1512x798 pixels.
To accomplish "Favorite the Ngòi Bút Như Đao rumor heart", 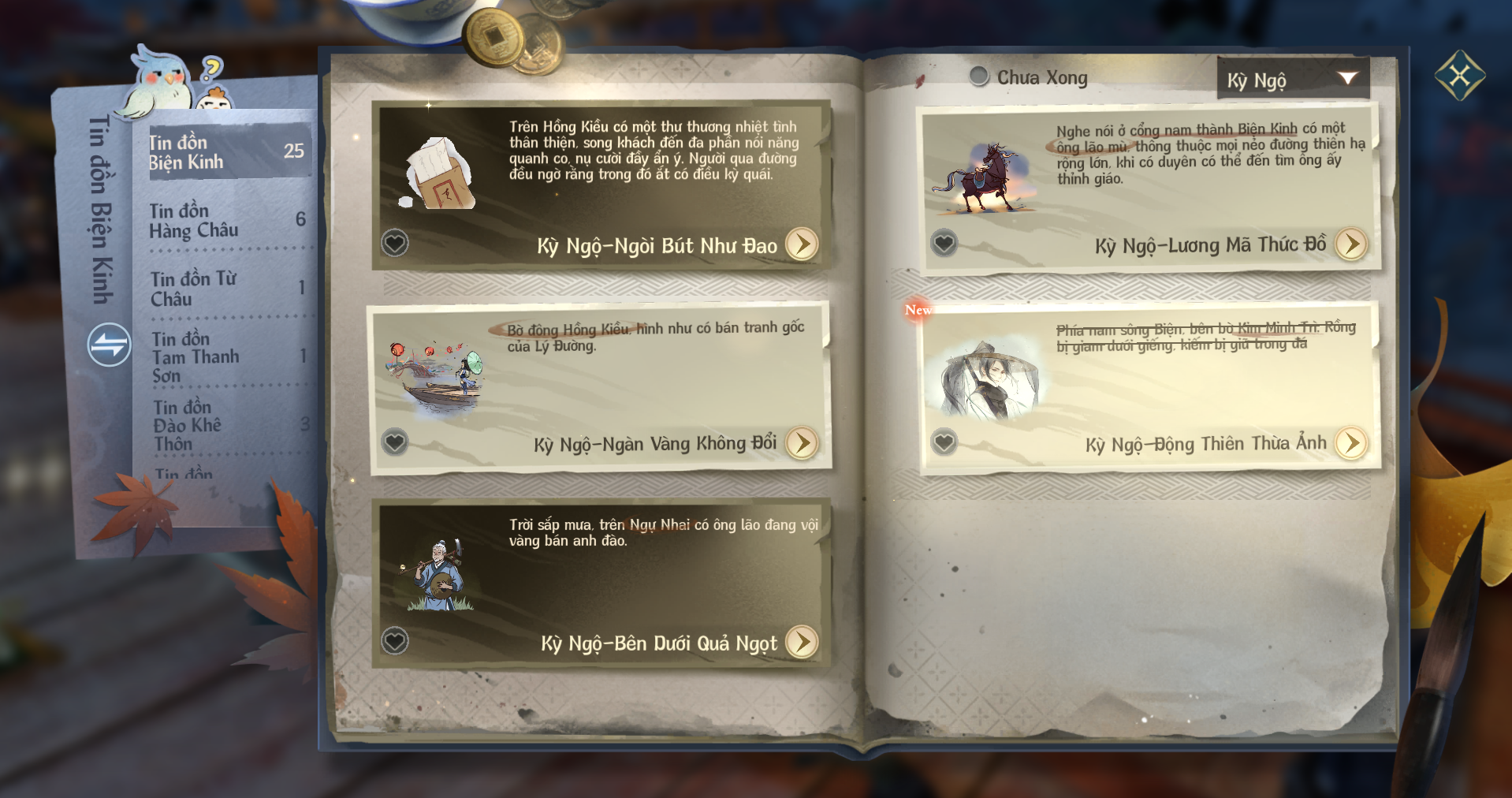I will [395, 243].
